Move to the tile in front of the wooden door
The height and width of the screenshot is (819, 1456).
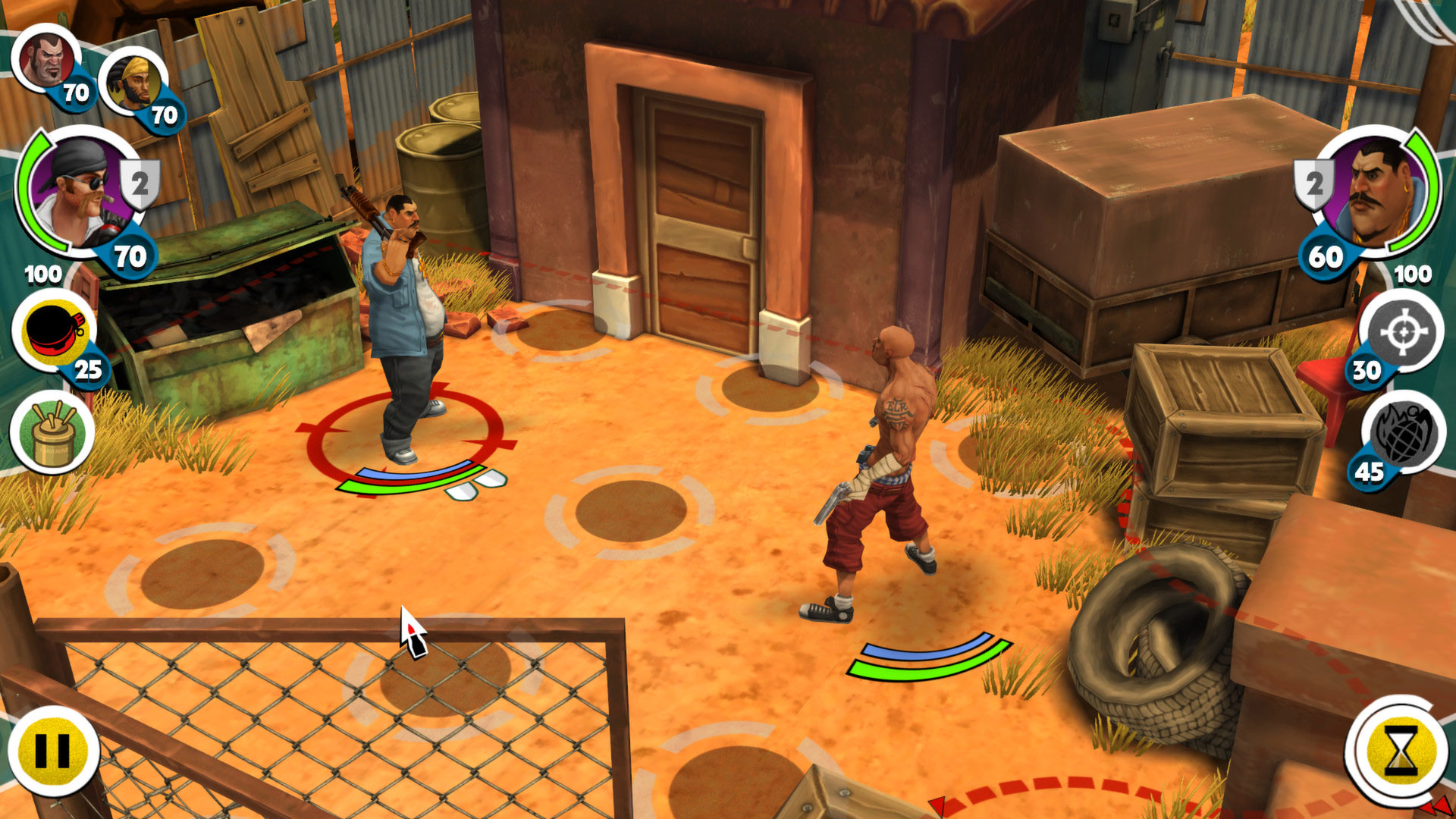(x=769, y=389)
